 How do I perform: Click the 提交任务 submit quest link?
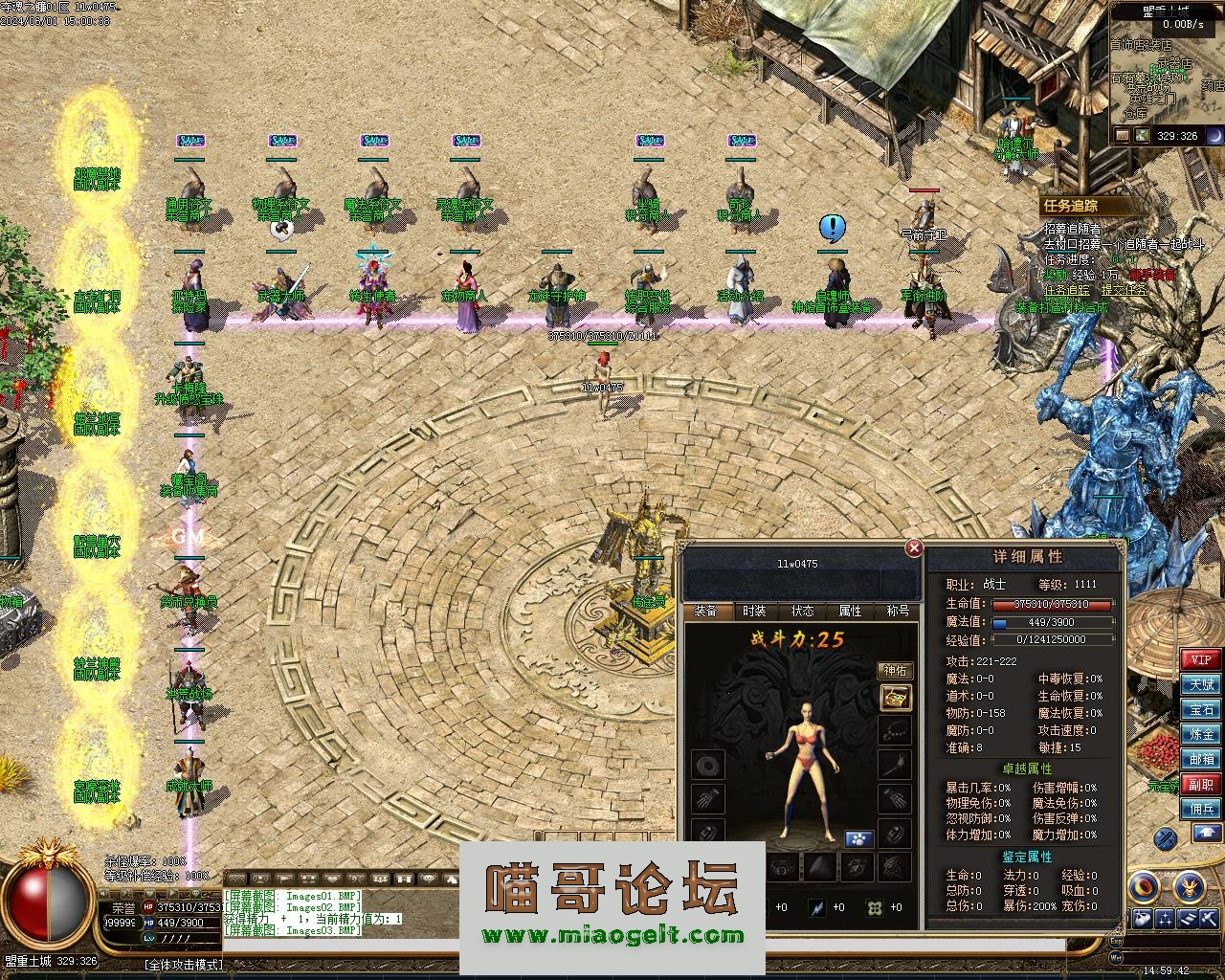tap(1124, 291)
